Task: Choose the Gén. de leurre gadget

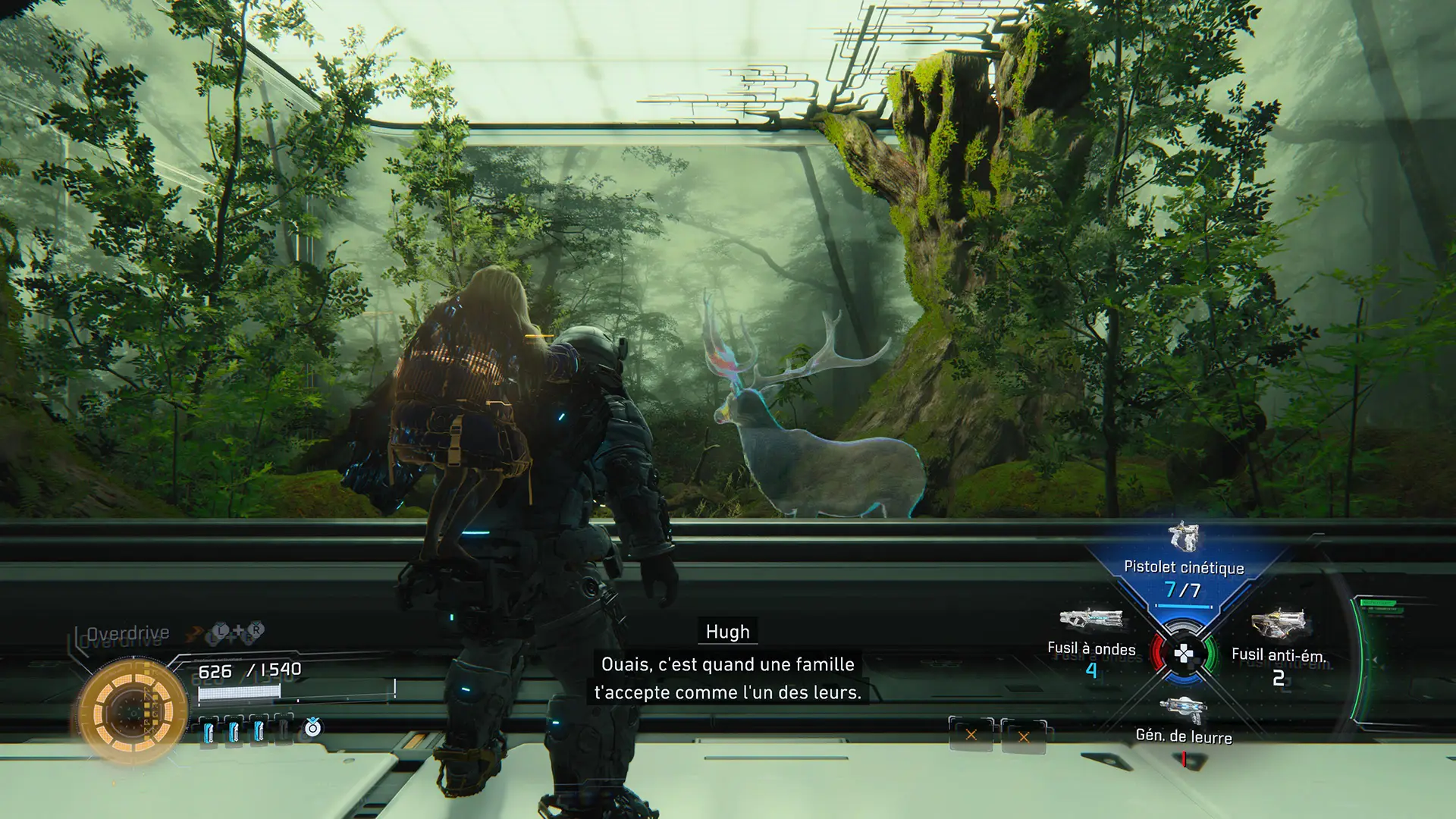Action: (x=1183, y=721)
